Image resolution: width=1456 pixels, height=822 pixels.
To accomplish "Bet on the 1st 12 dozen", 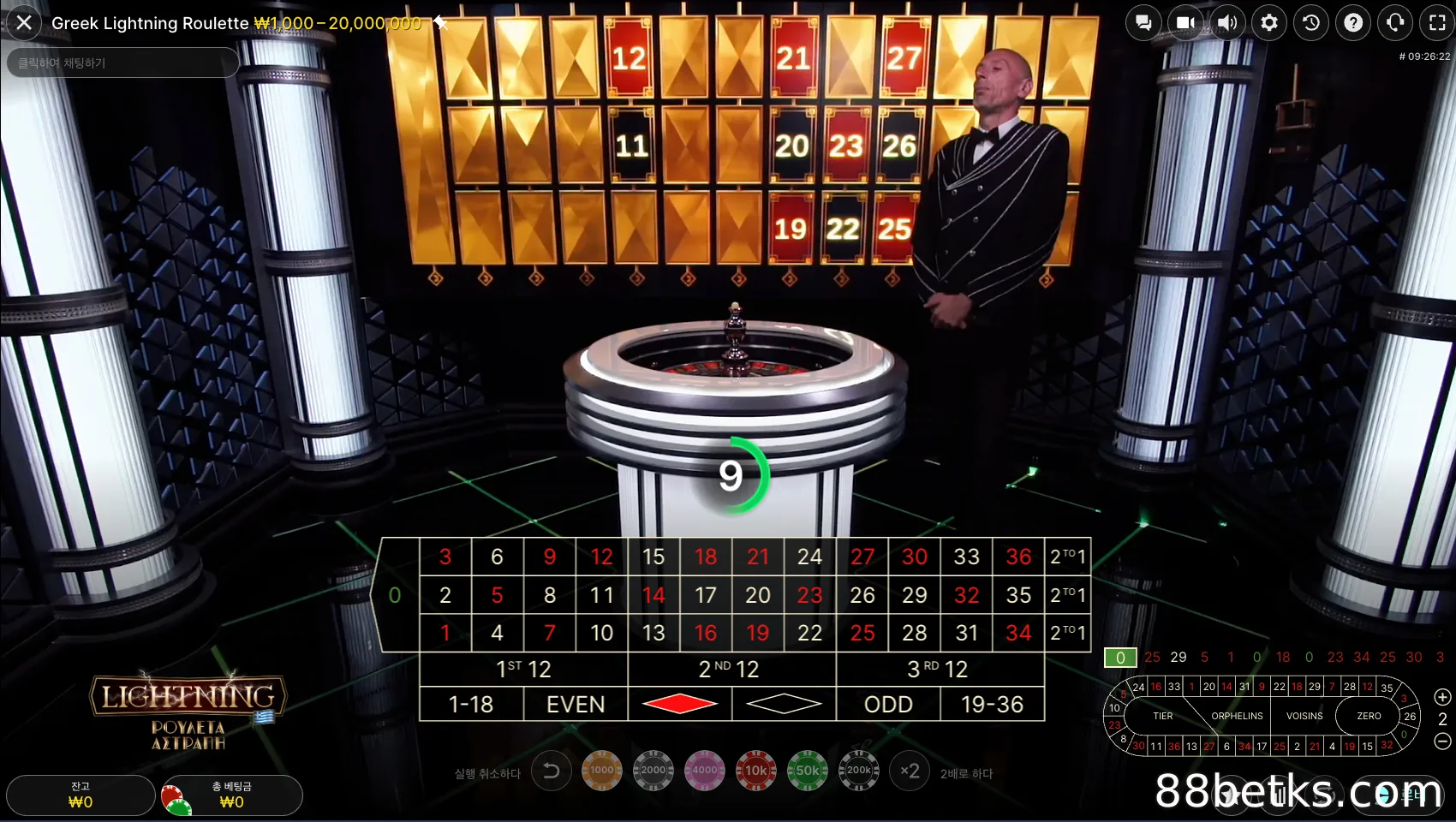I will click(523, 669).
